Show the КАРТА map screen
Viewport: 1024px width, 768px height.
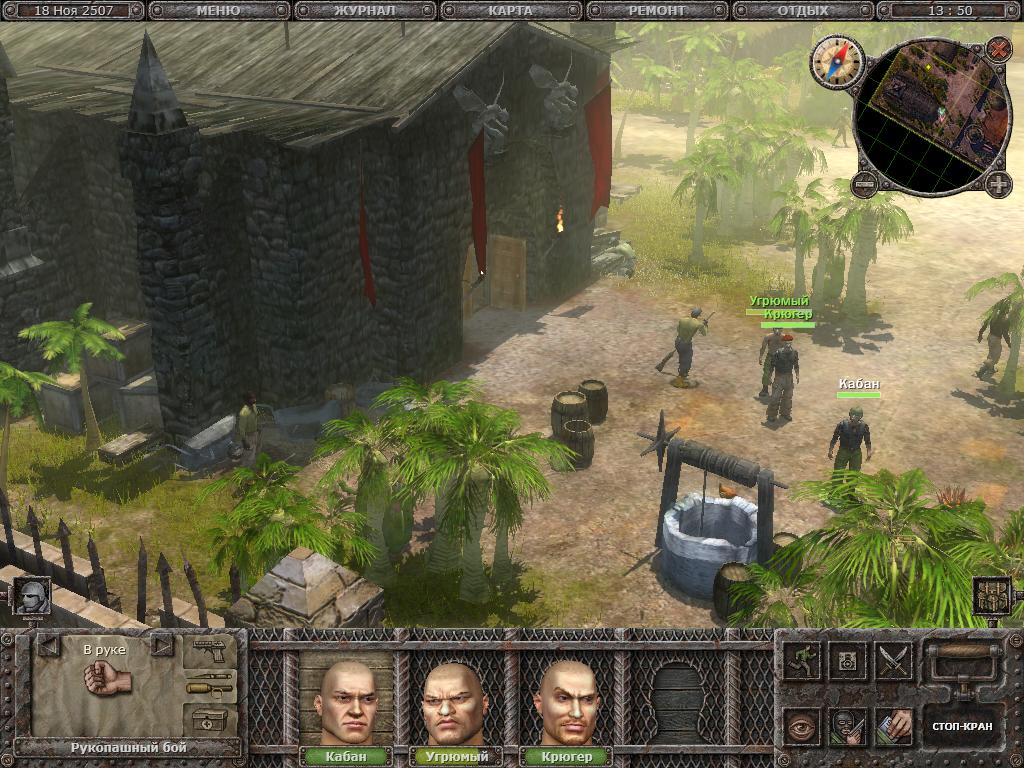tap(511, 11)
